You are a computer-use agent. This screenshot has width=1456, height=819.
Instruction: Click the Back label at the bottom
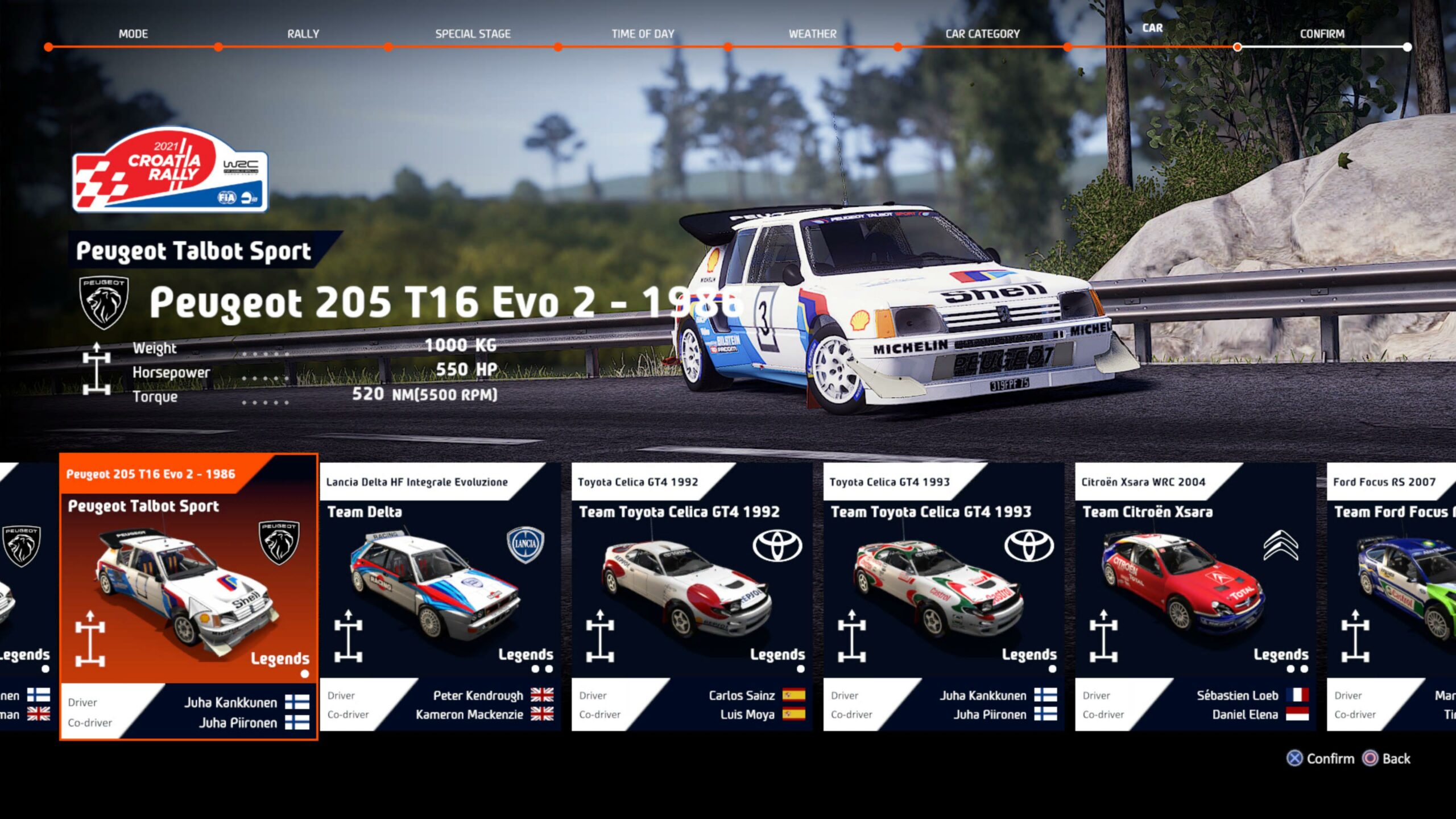[x=1396, y=759]
